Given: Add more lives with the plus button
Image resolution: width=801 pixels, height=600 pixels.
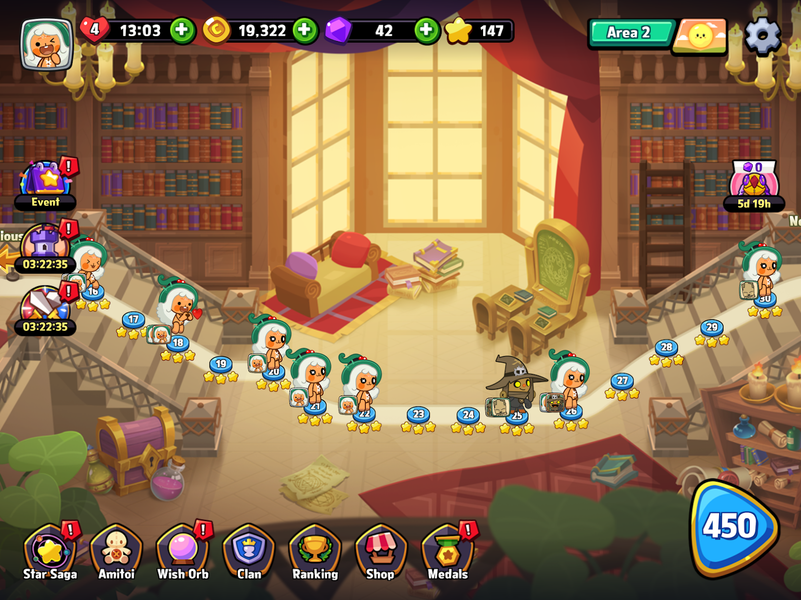Looking at the screenshot, I should click(x=182, y=30).
